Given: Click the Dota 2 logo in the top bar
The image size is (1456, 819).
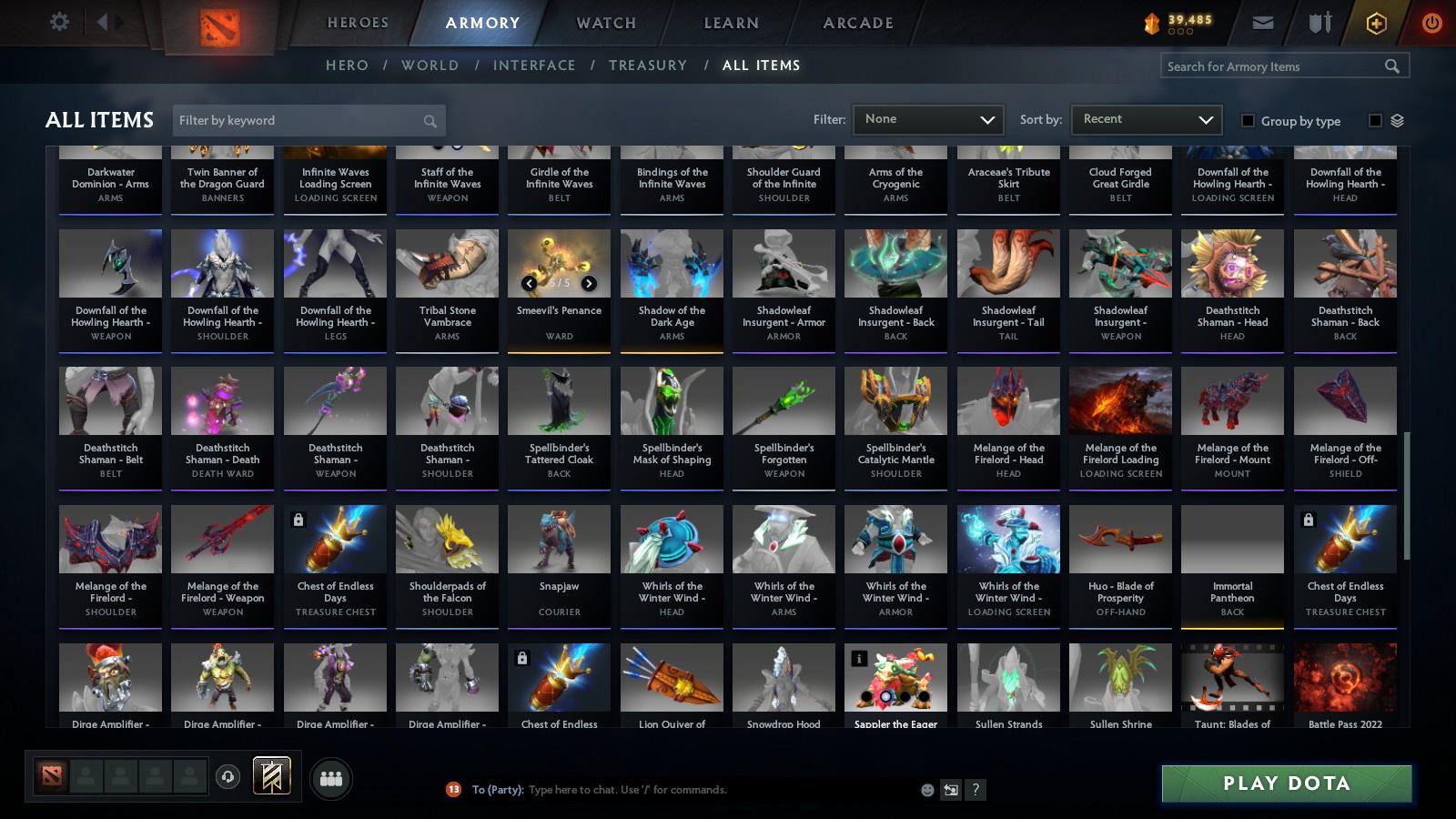Looking at the screenshot, I should click(219, 23).
